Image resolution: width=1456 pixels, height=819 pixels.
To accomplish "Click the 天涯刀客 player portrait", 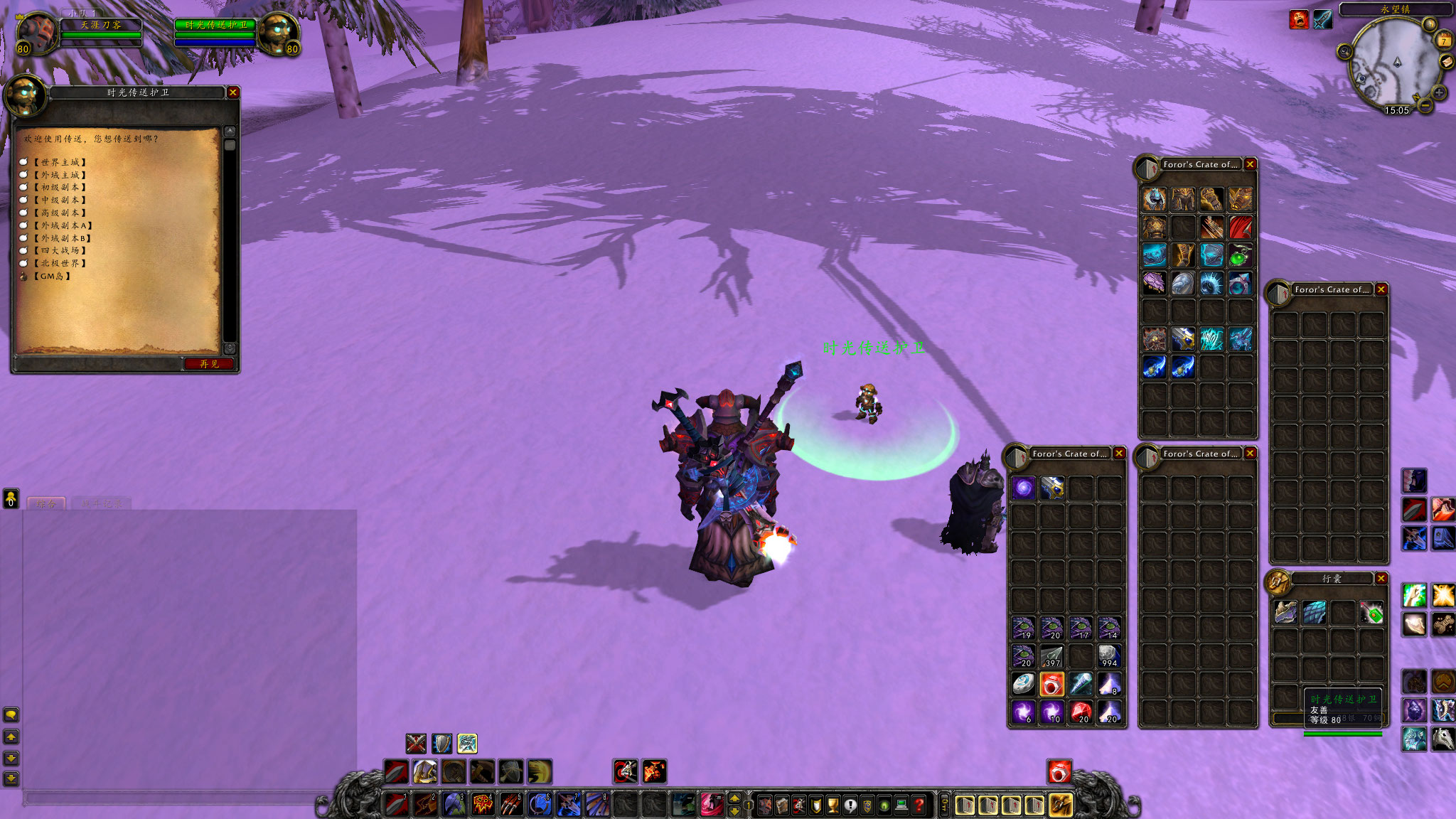I will point(36,33).
